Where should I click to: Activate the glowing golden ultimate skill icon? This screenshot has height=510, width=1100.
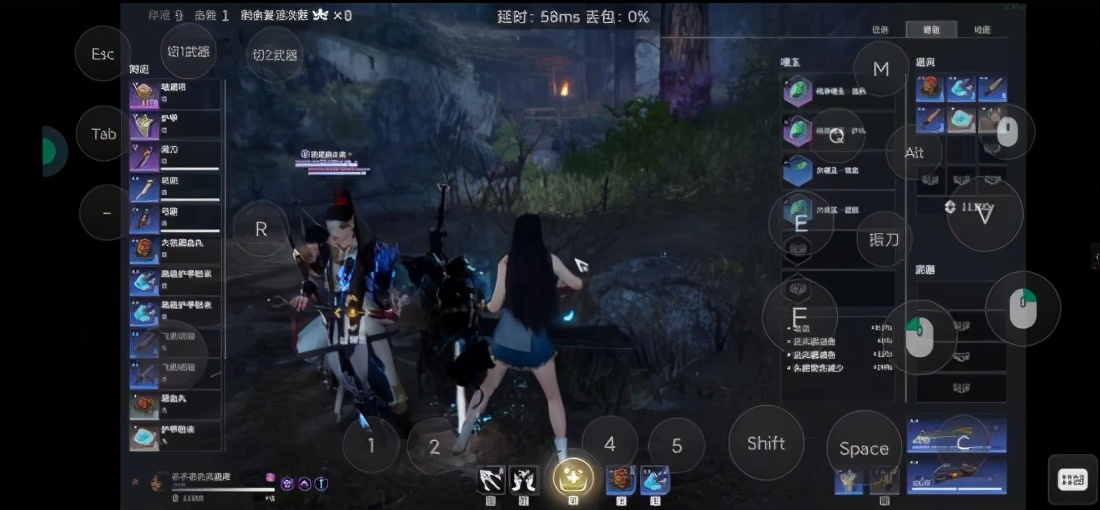pos(573,478)
